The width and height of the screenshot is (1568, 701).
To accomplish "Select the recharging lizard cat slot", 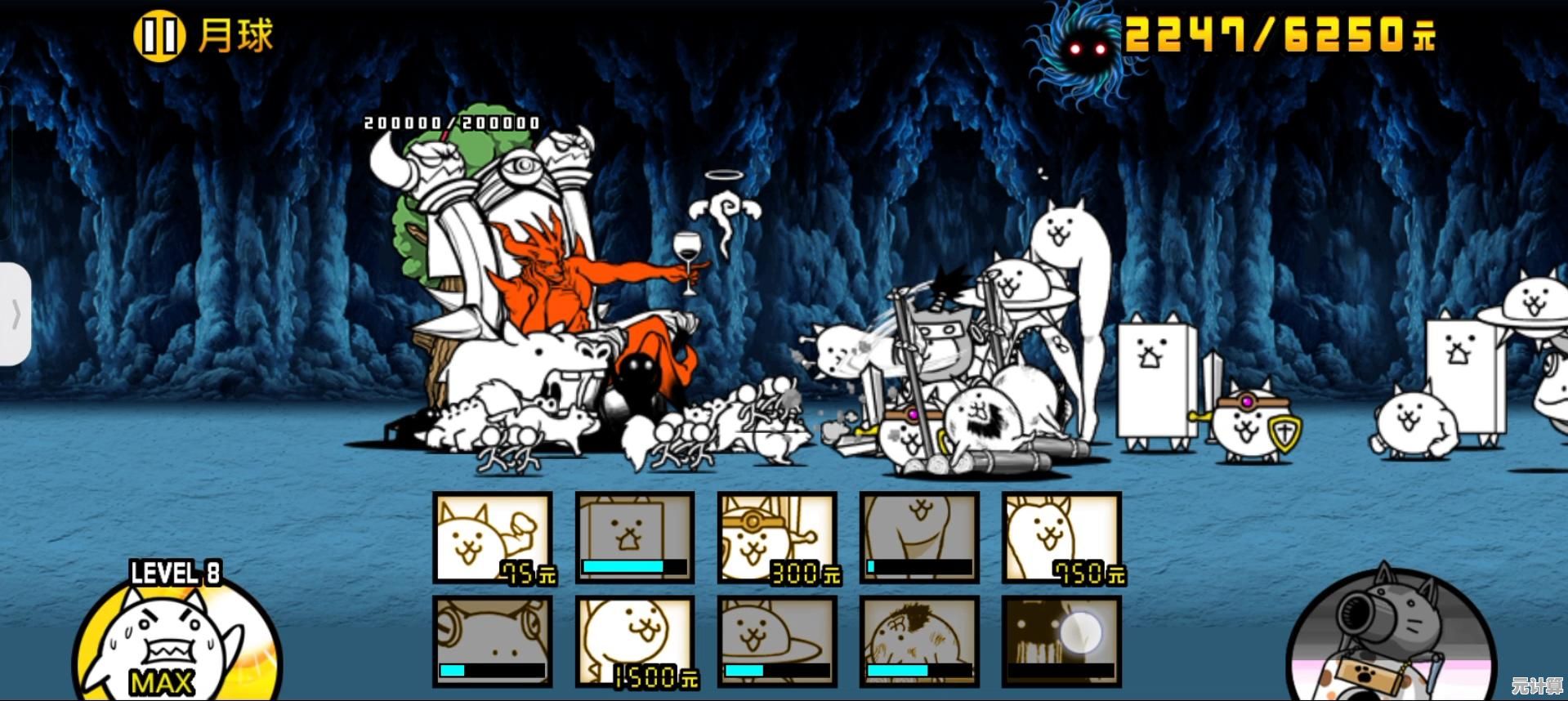I will click(x=493, y=641).
